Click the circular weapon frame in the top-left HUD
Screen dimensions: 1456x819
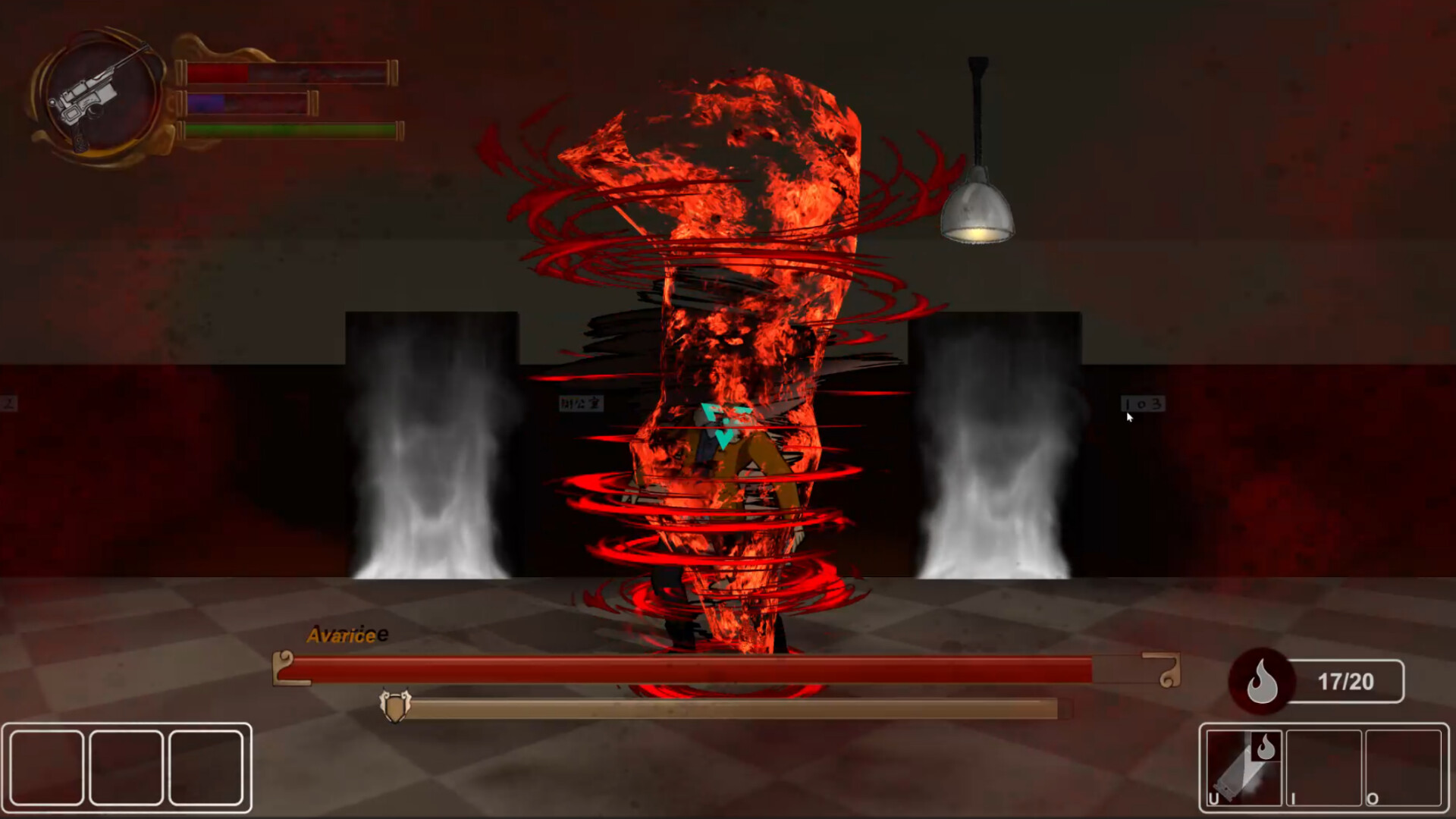97,91
